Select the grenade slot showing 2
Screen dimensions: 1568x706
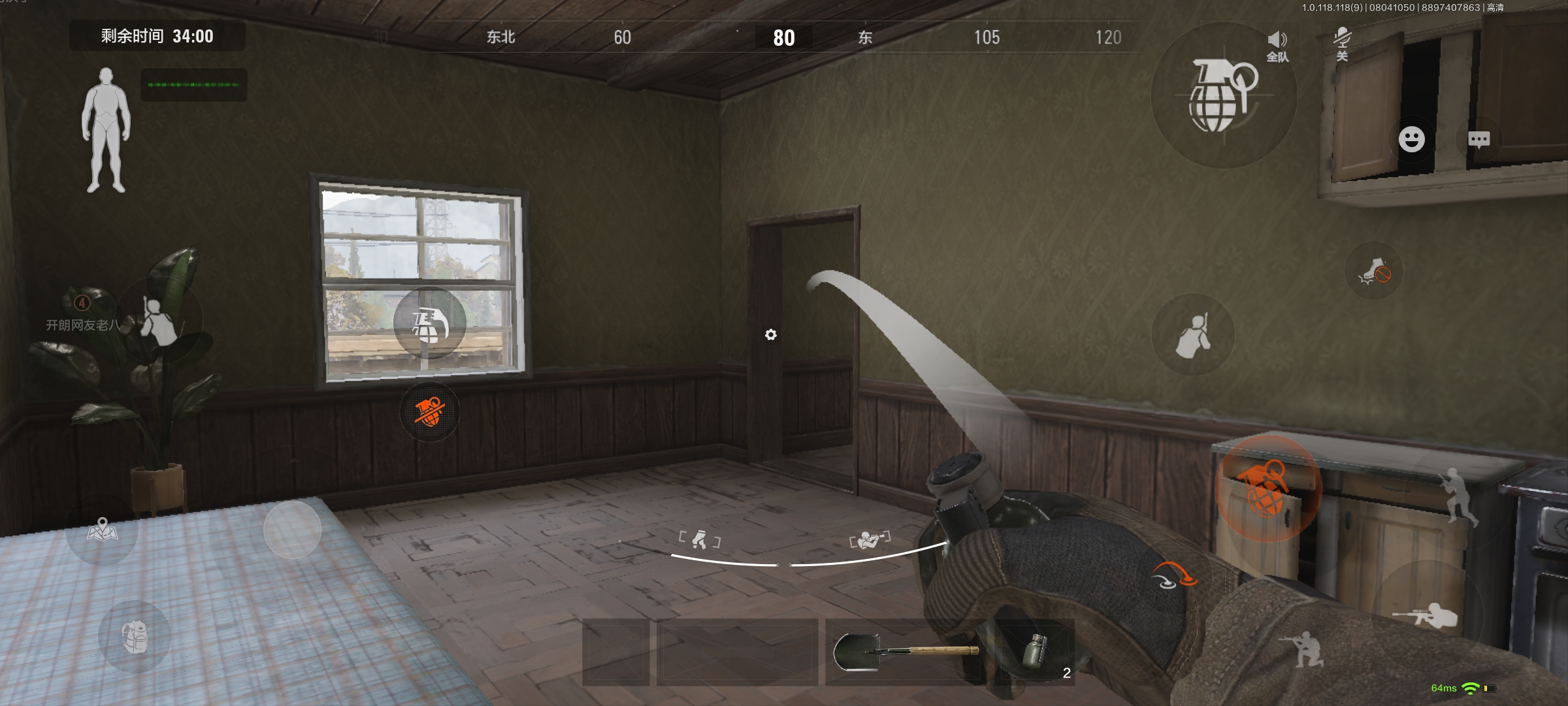click(x=1036, y=652)
